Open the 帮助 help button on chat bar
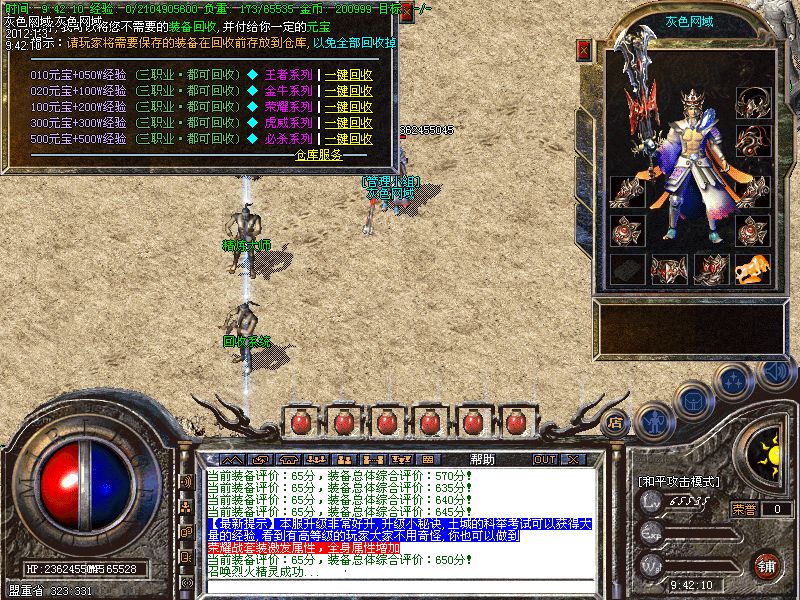Viewport: 800px width, 600px height. point(483,459)
